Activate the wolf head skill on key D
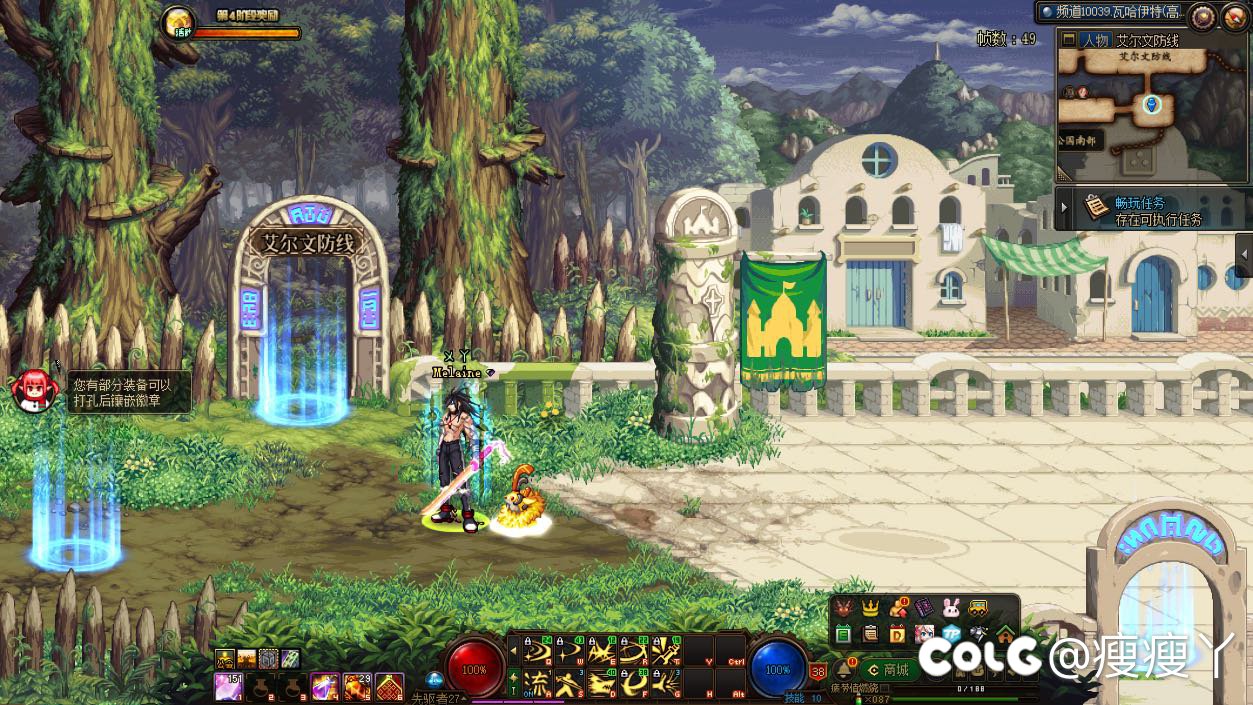1253x705 pixels. [602, 684]
